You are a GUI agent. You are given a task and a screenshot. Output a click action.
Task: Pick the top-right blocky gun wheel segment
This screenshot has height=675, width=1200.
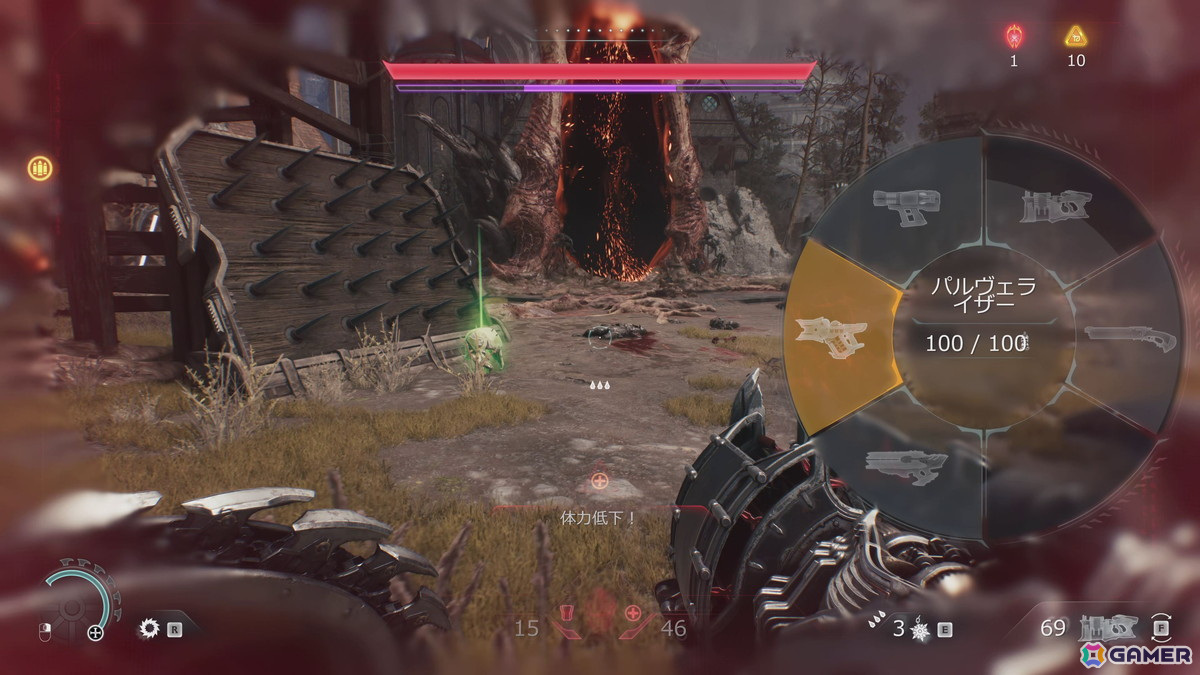[1052, 207]
